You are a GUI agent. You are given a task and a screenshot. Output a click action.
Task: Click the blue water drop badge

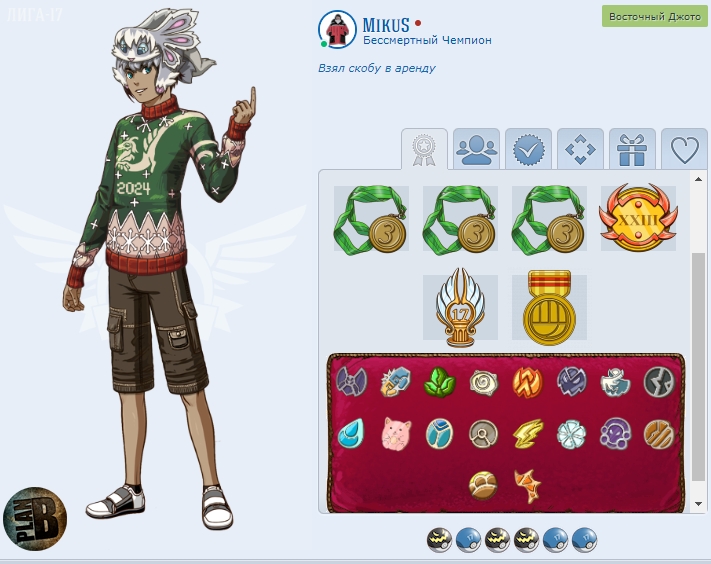pyautogui.click(x=351, y=433)
